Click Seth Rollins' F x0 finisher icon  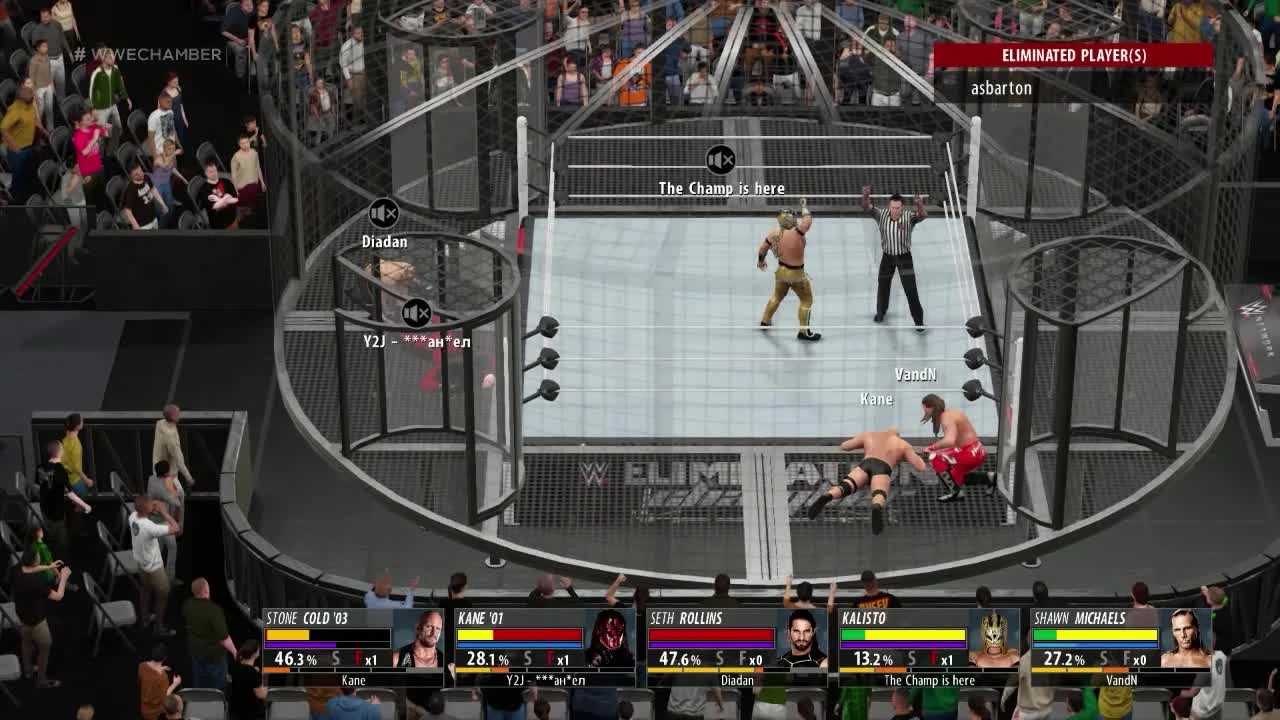(x=742, y=659)
